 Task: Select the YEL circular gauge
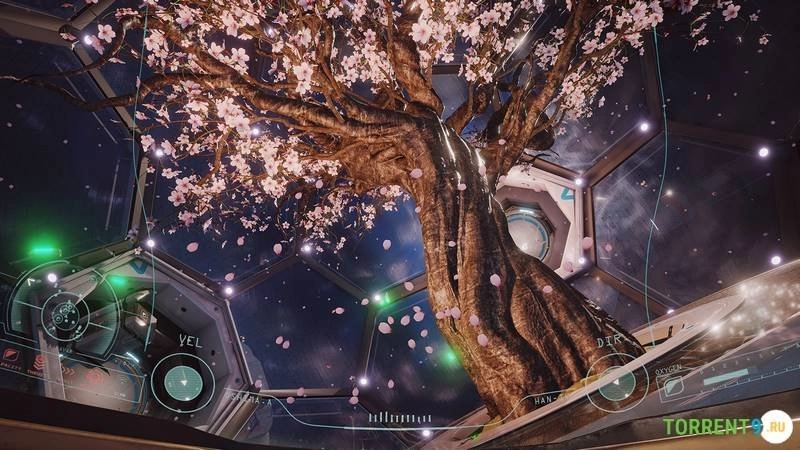(182, 383)
